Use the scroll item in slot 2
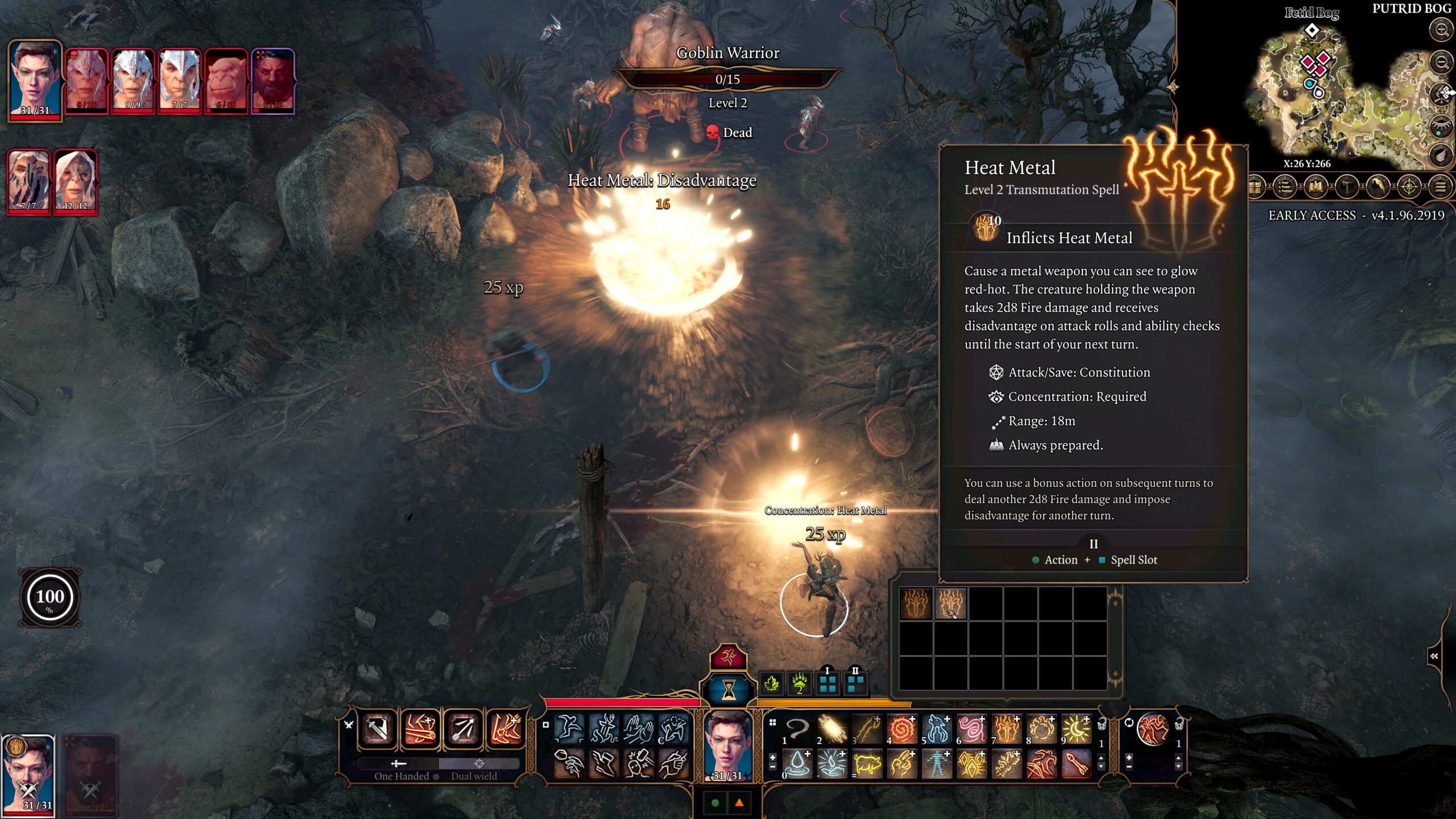1456x819 pixels. click(832, 729)
